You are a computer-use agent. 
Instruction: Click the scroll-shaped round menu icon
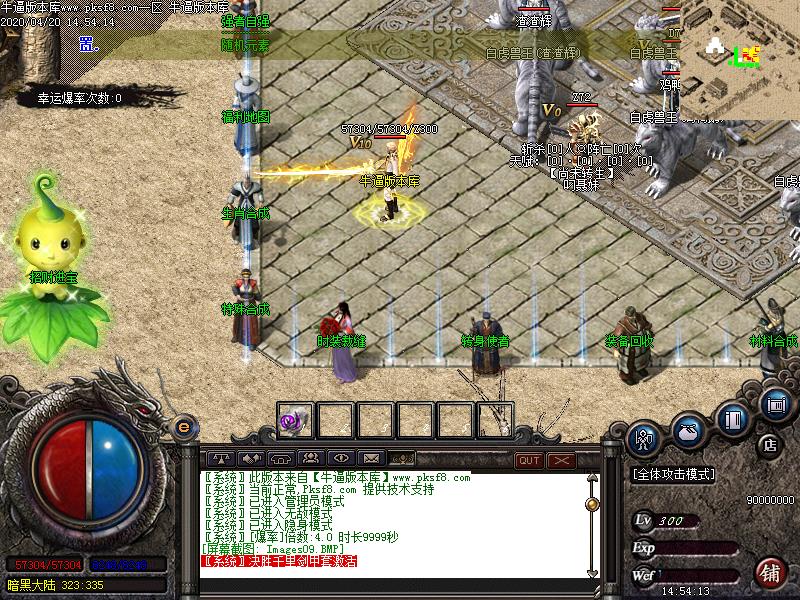pos(775,404)
